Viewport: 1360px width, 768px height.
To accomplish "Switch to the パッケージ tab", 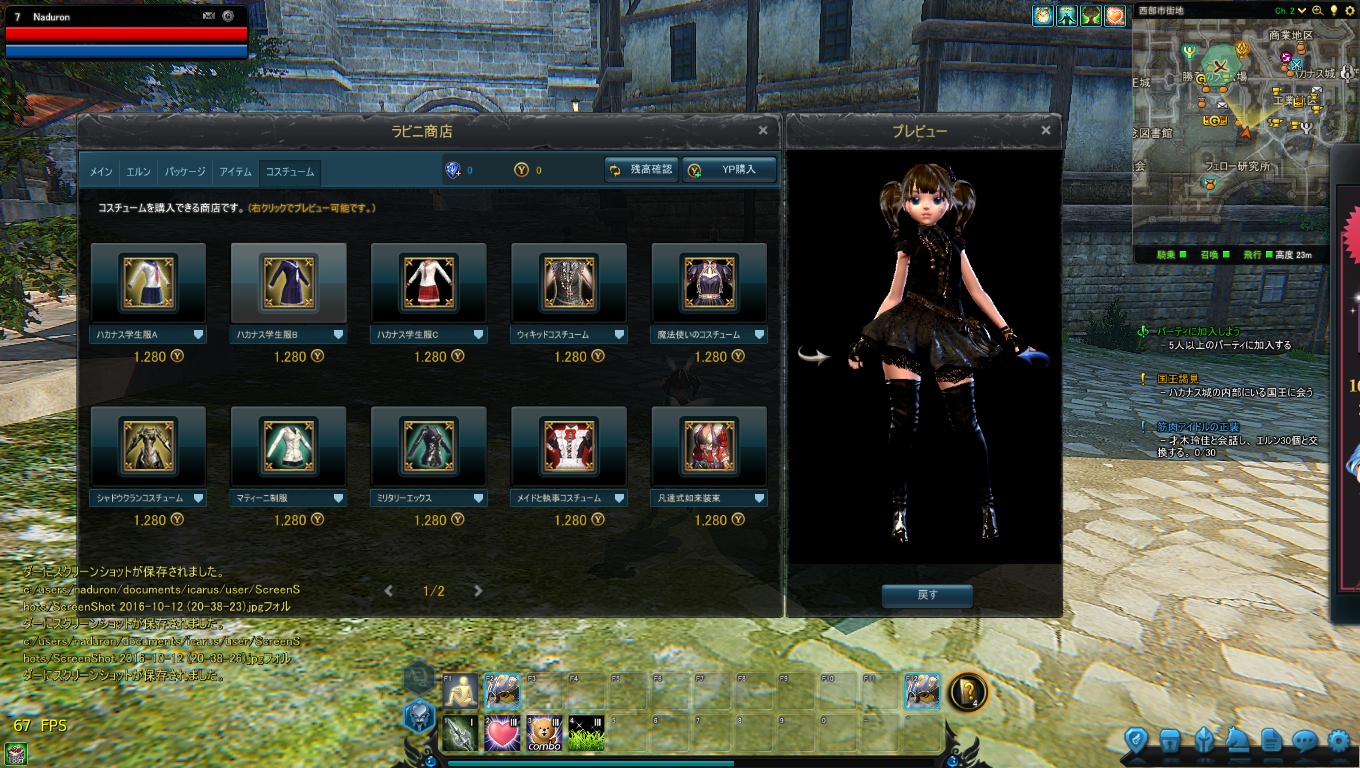I will [x=185, y=172].
